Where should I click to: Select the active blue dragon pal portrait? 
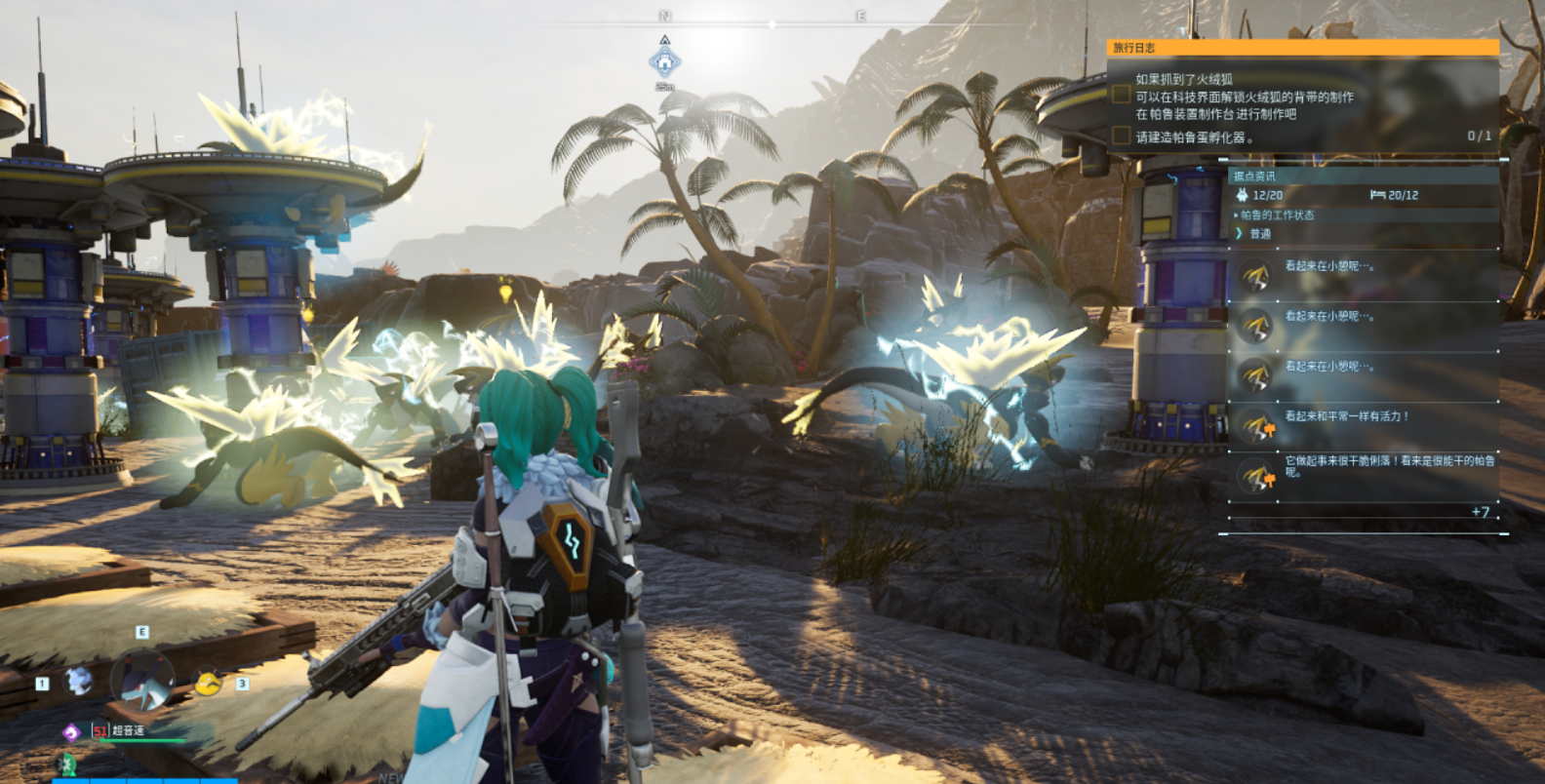143,680
